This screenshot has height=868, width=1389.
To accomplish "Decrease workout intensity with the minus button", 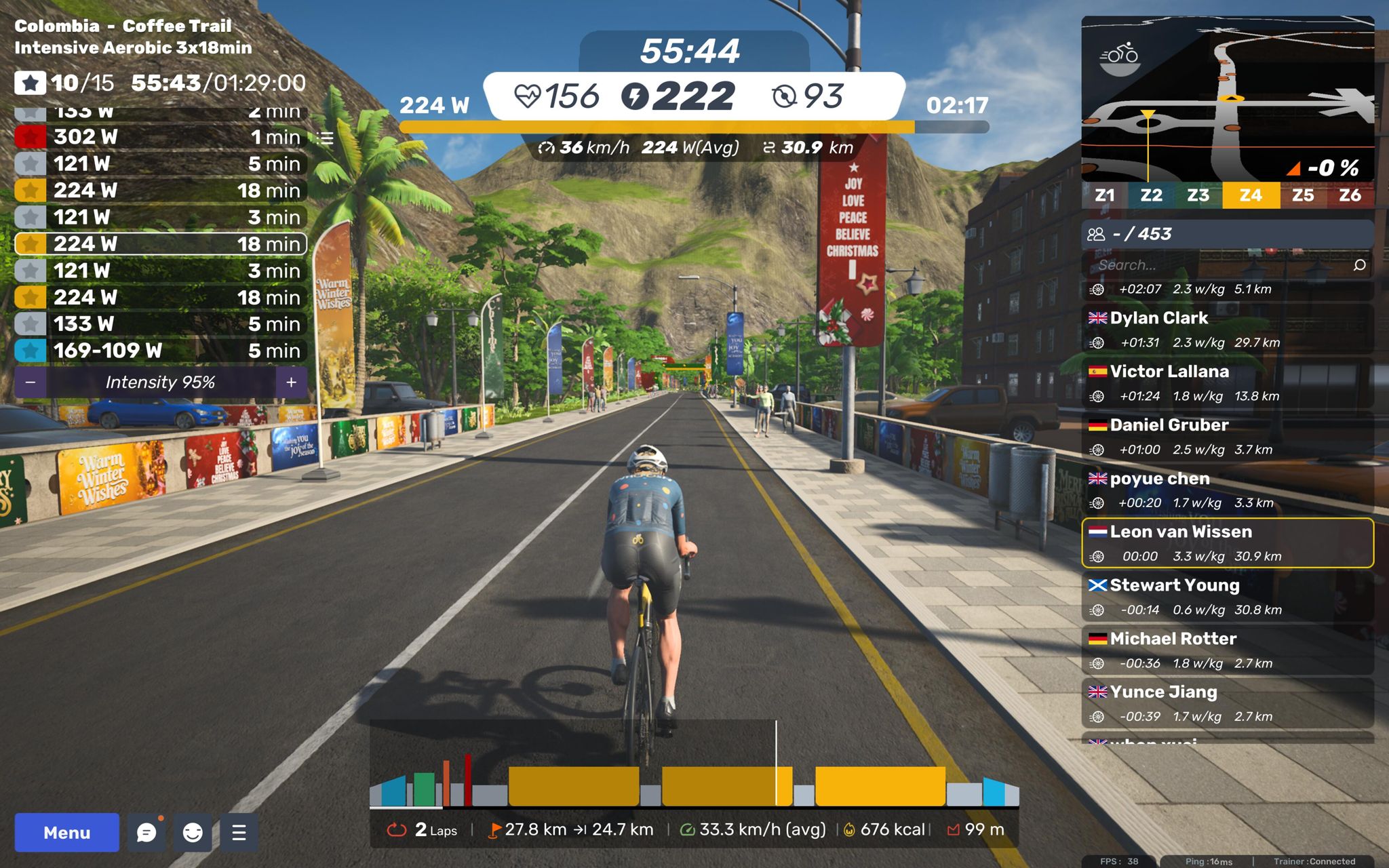I will coord(30,382).
